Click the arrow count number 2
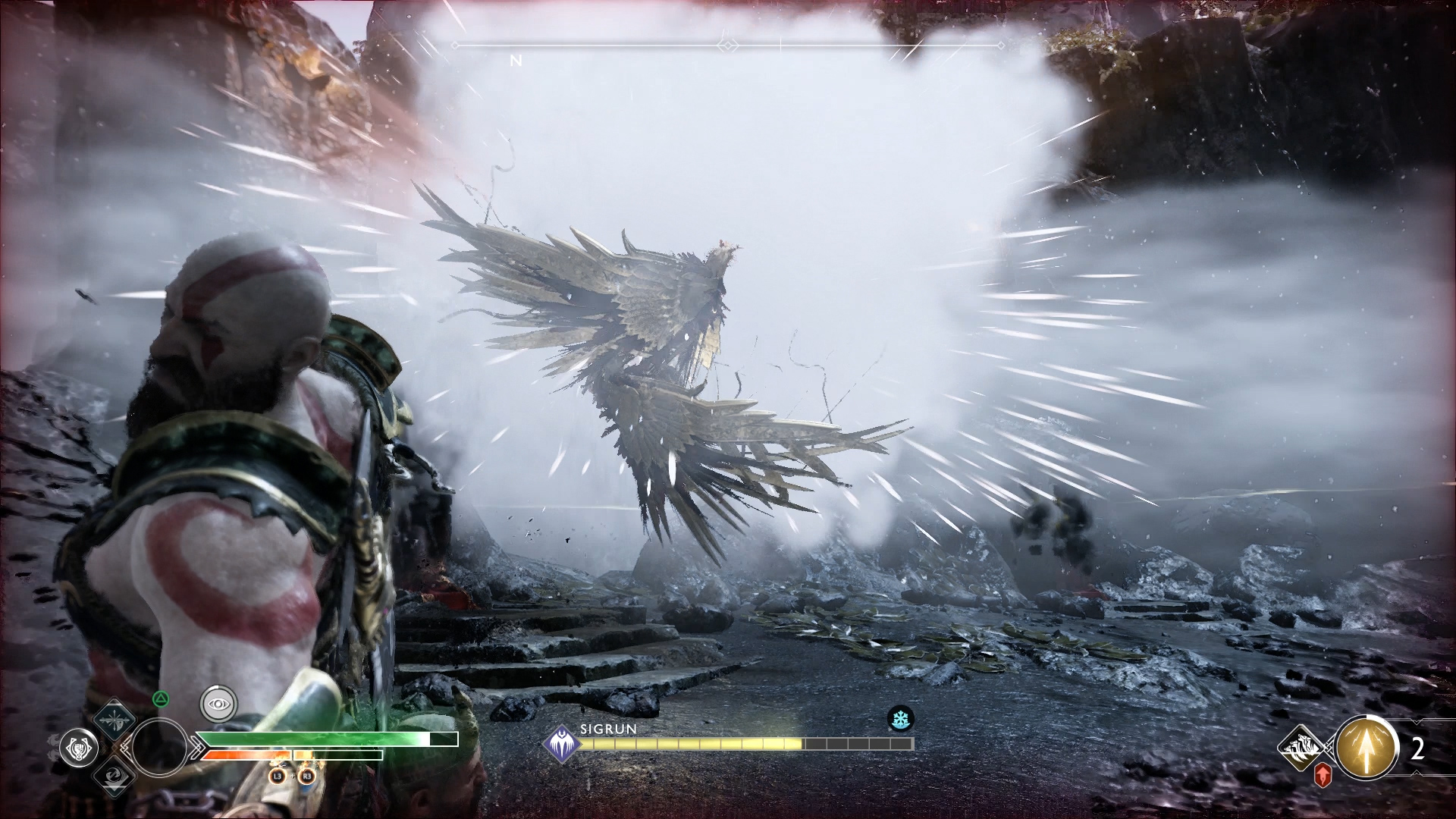Viewport: 1456px width, 819px height. 1419,747
